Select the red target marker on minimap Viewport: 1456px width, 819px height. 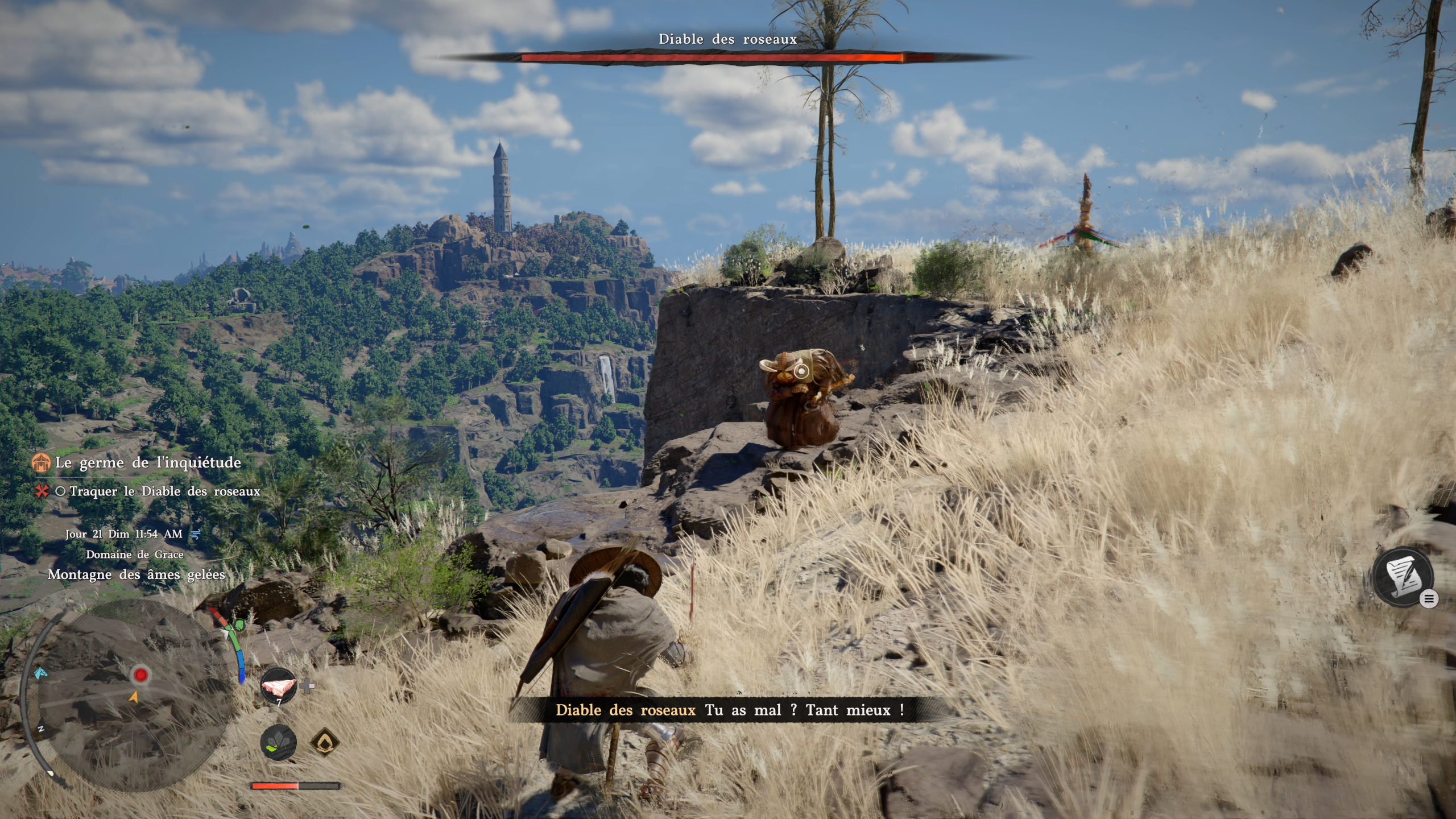(140, 675)
